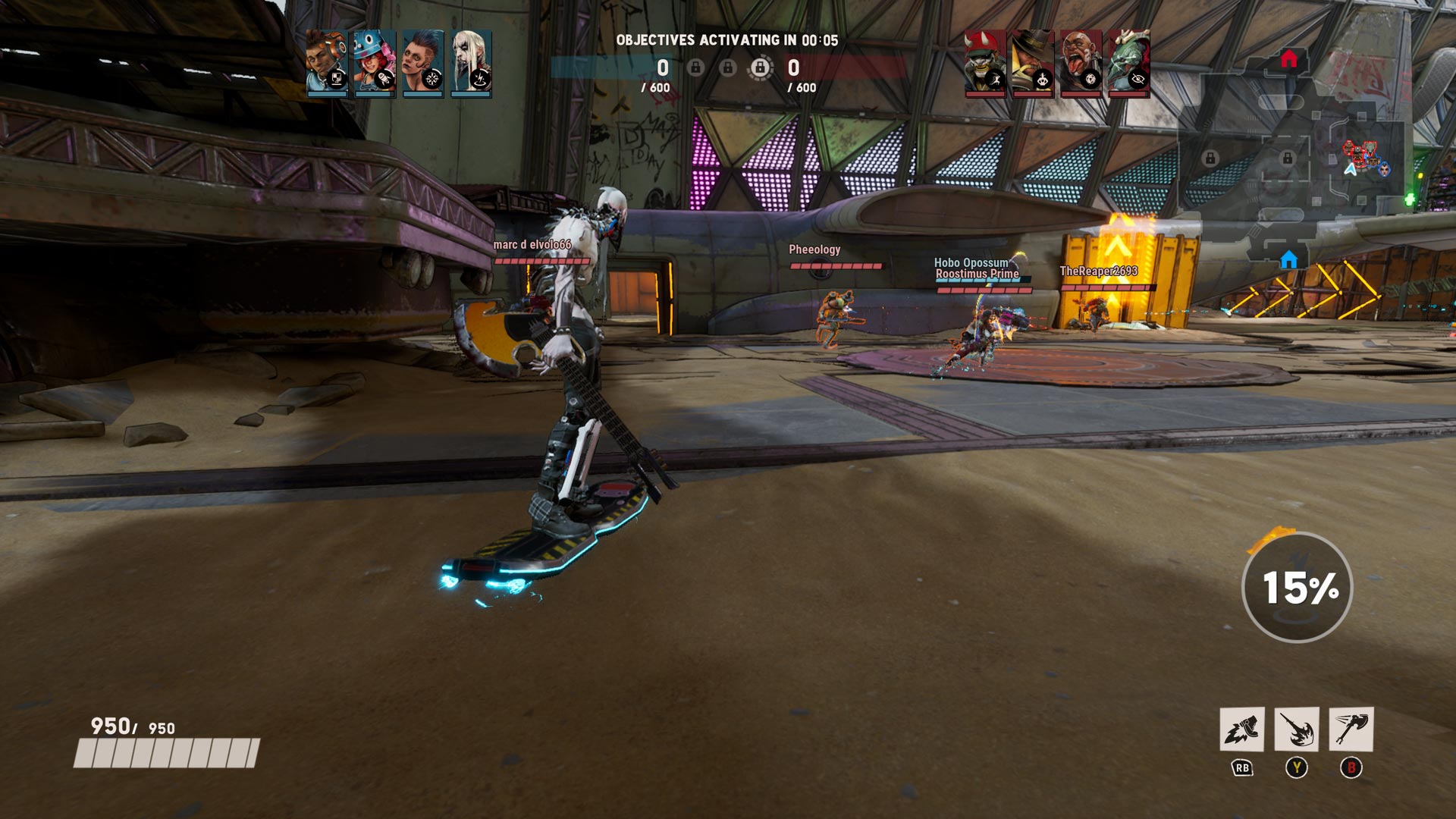Viewport: 1456px width, 819px height.
Task: Click the 15% ultimate charge circle
Action: [x=1298, y=588]
